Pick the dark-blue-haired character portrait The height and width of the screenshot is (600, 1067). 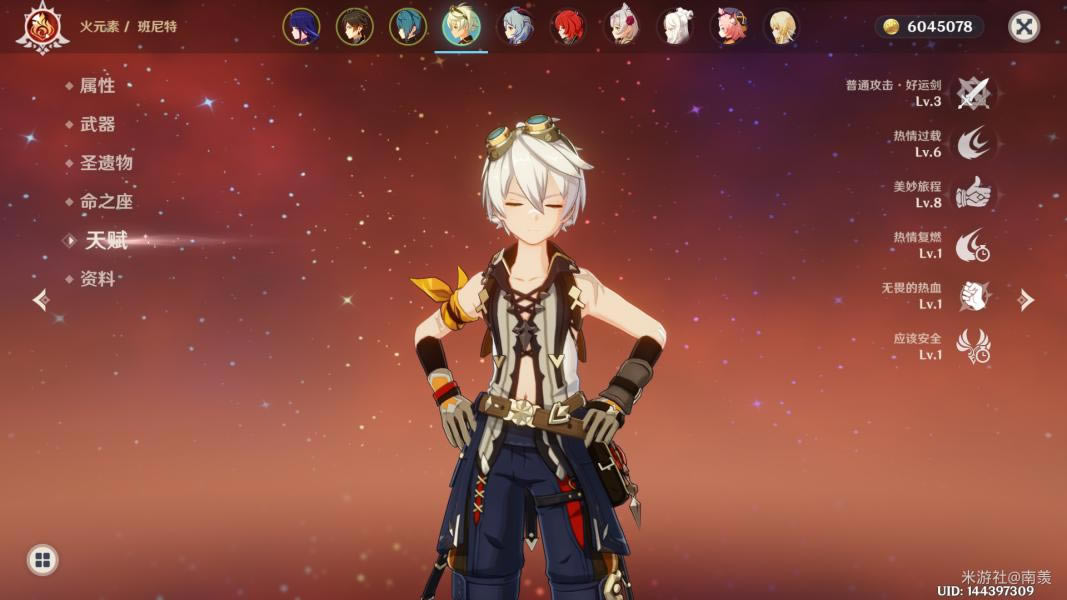[x=301, y=27]
